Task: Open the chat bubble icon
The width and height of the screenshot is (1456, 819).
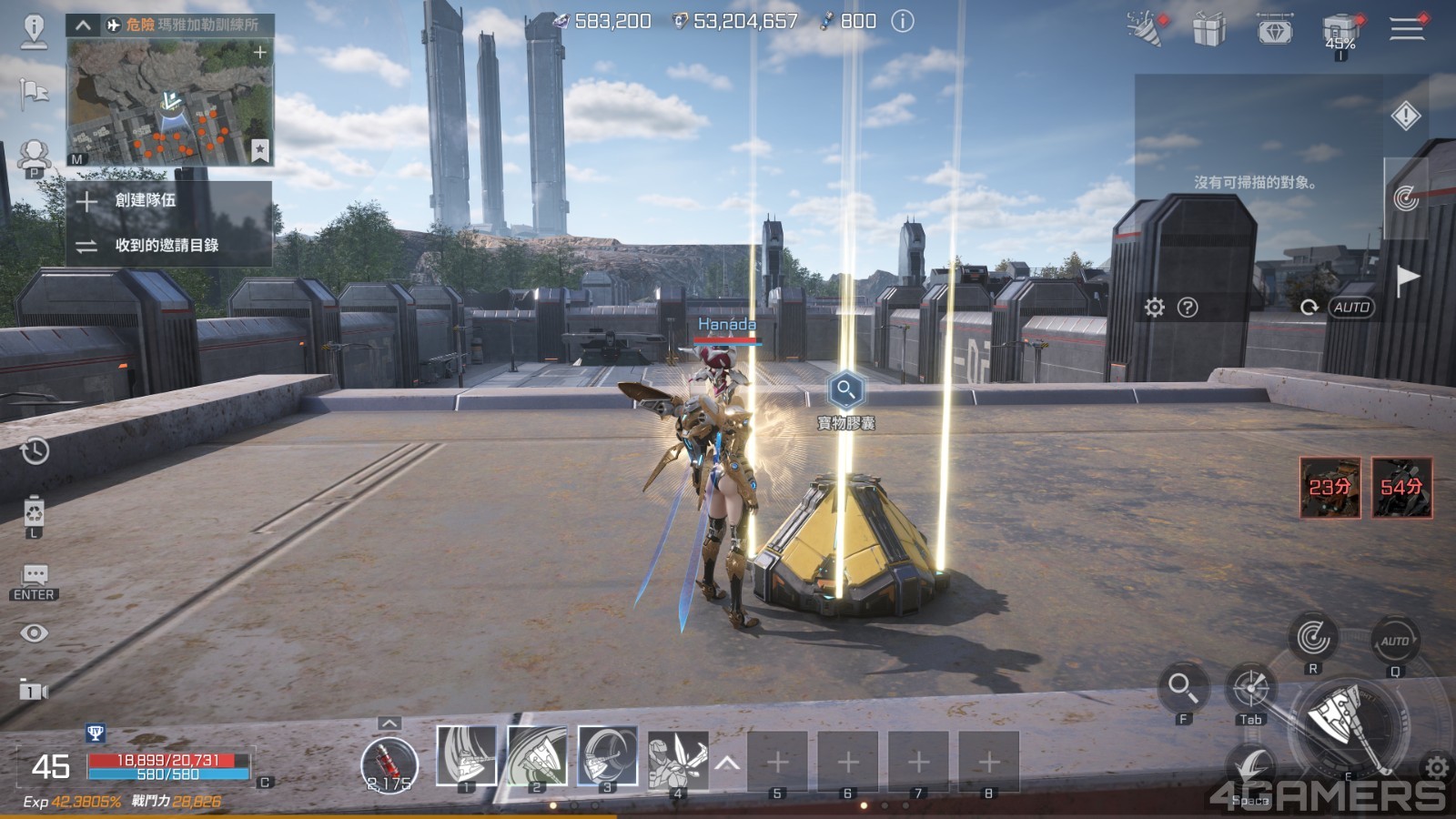Action: click(35, 575)
